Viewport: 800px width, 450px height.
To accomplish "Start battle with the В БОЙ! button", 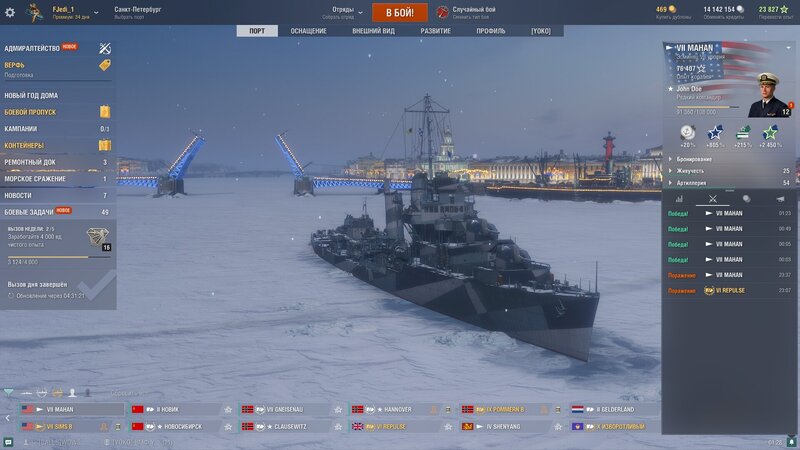I will (400, 12).
